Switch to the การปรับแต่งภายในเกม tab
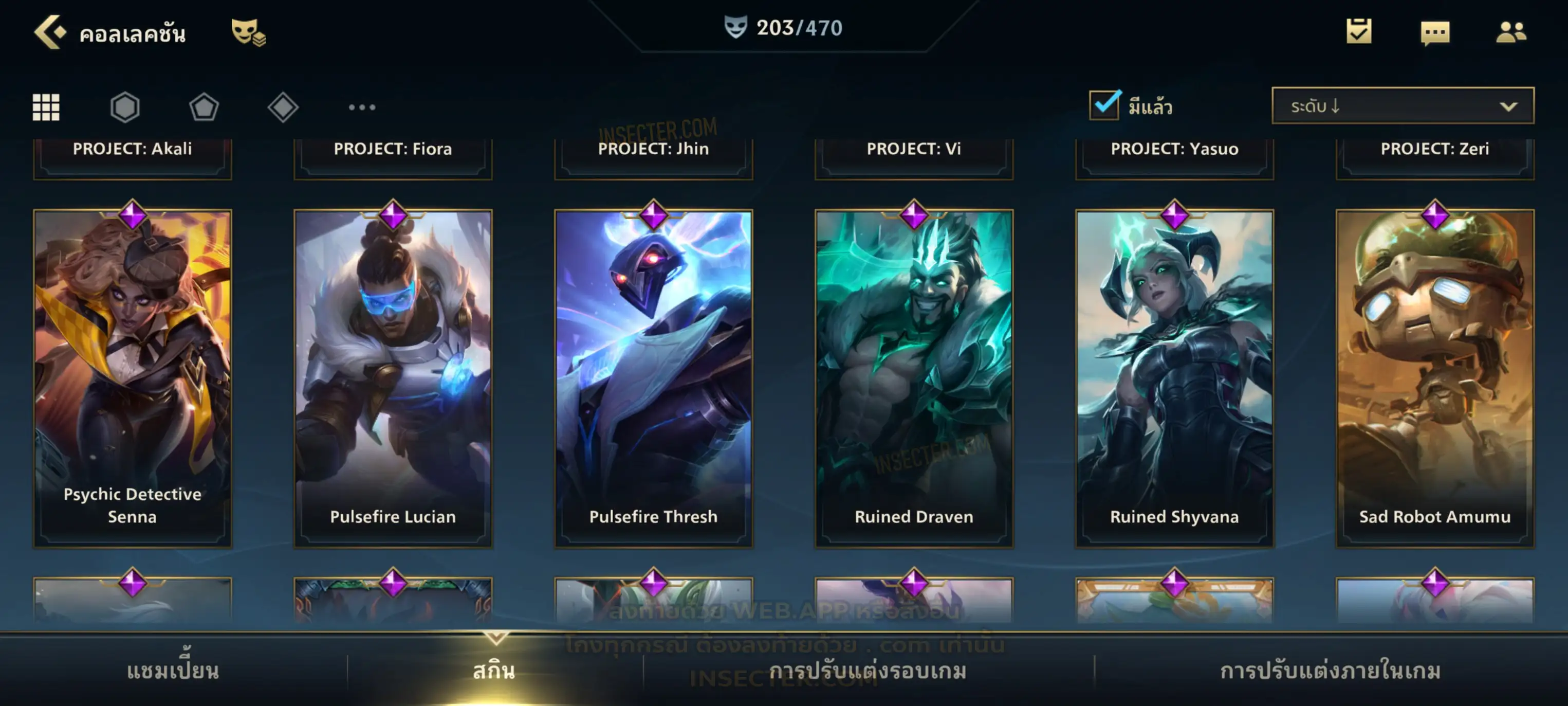The height and width of the screenshot is (706, 1568). (x=1331, y=671)
